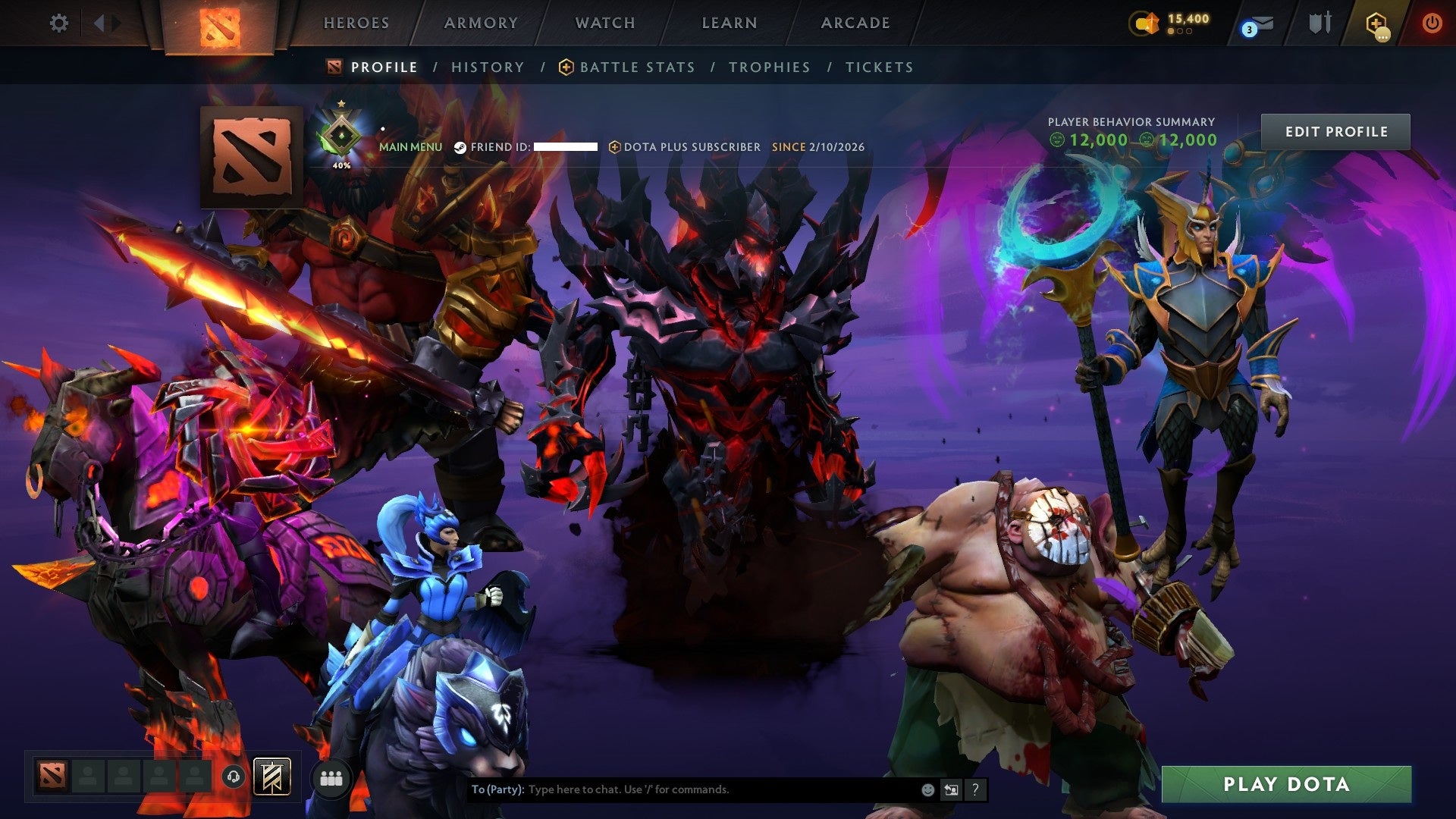
Task: Click the question mark chat help icon
Action: pyautogui.click(x=974, y=789)
